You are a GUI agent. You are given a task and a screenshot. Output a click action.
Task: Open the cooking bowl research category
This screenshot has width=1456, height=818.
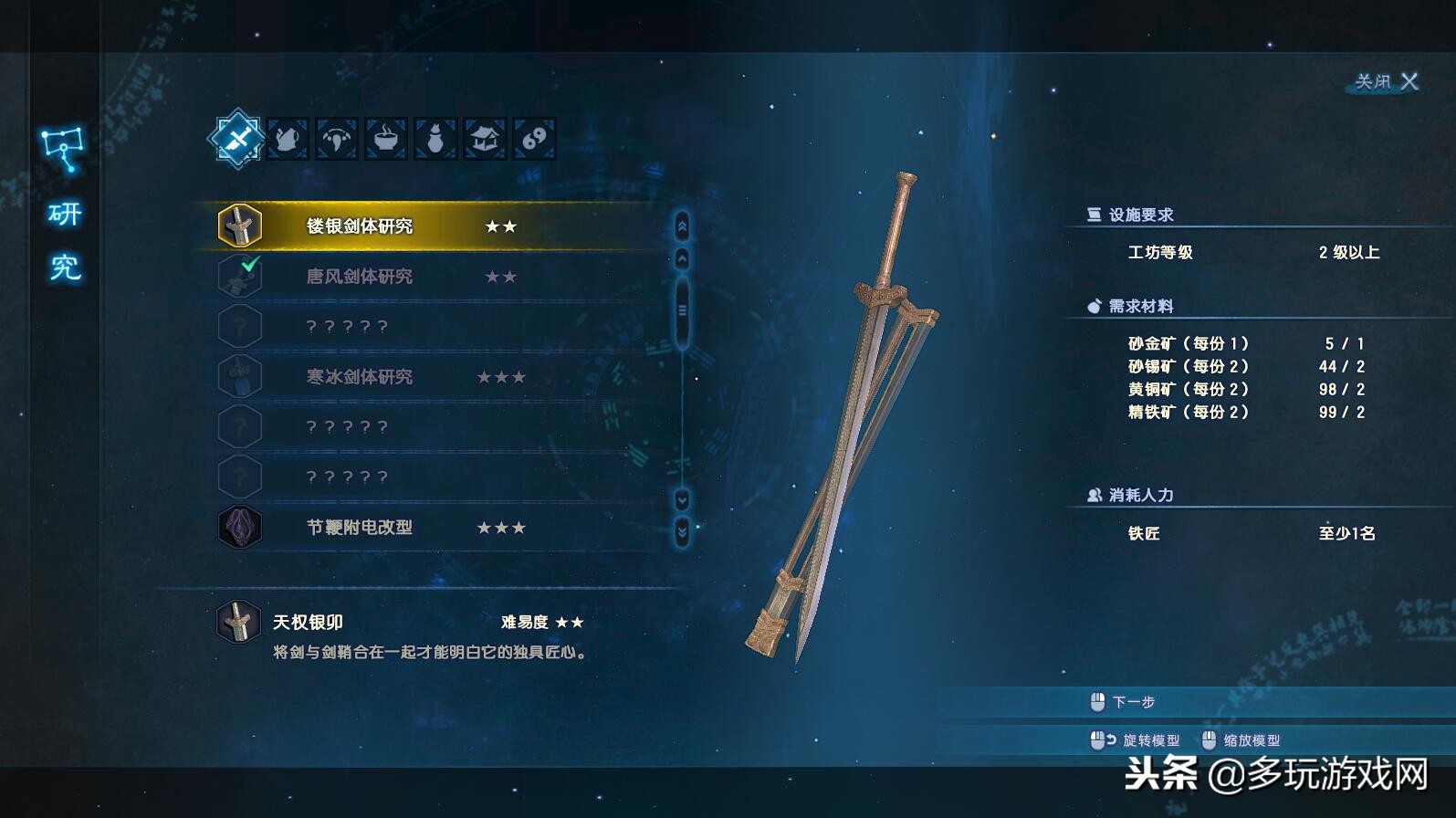[x=385, y=139]
